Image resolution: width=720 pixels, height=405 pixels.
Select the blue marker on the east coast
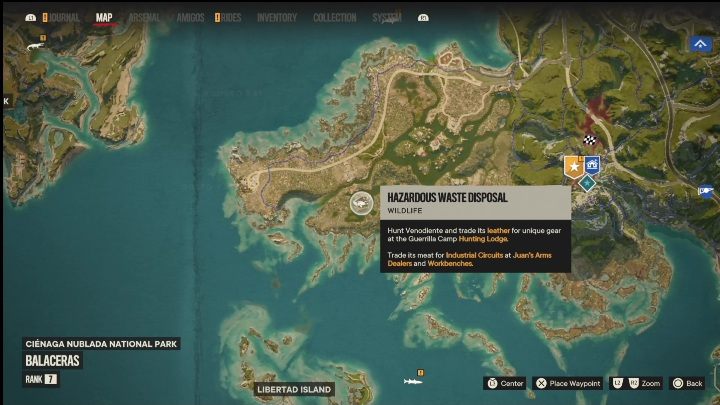click(707, 191)
